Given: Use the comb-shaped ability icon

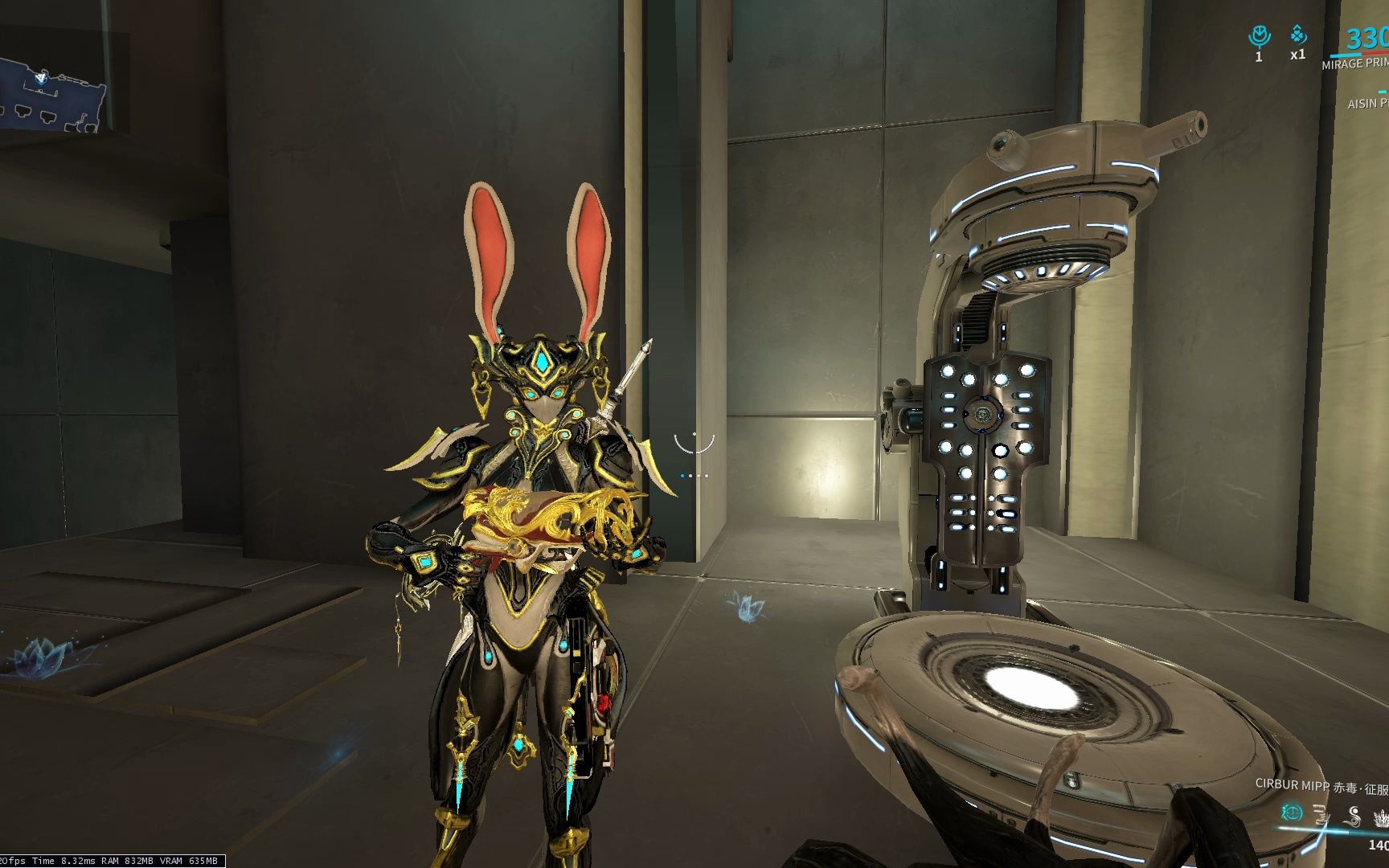Looking at the screenshot, I should 1322,815.
